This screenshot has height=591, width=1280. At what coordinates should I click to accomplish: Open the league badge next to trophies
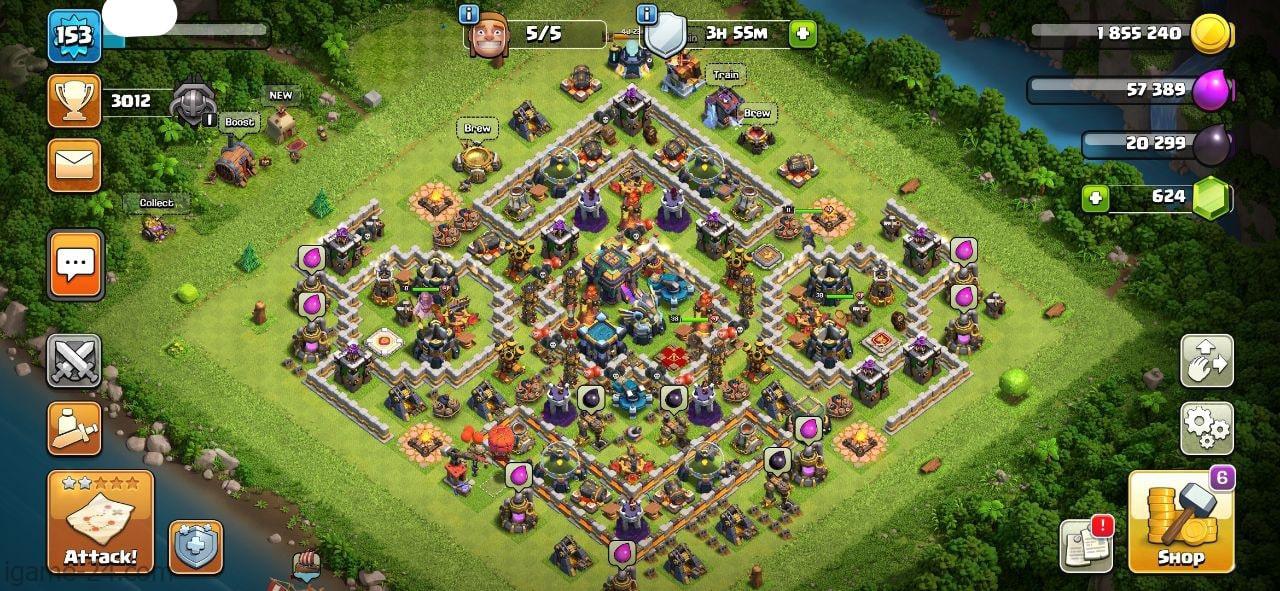190,103
